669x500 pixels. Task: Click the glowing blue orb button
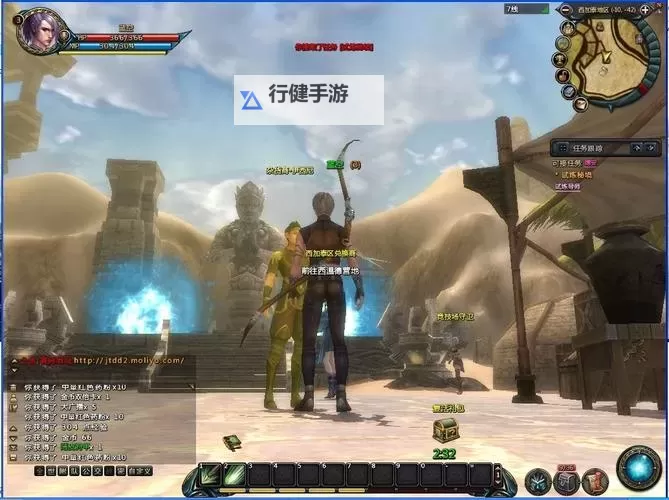coord(638,468)
